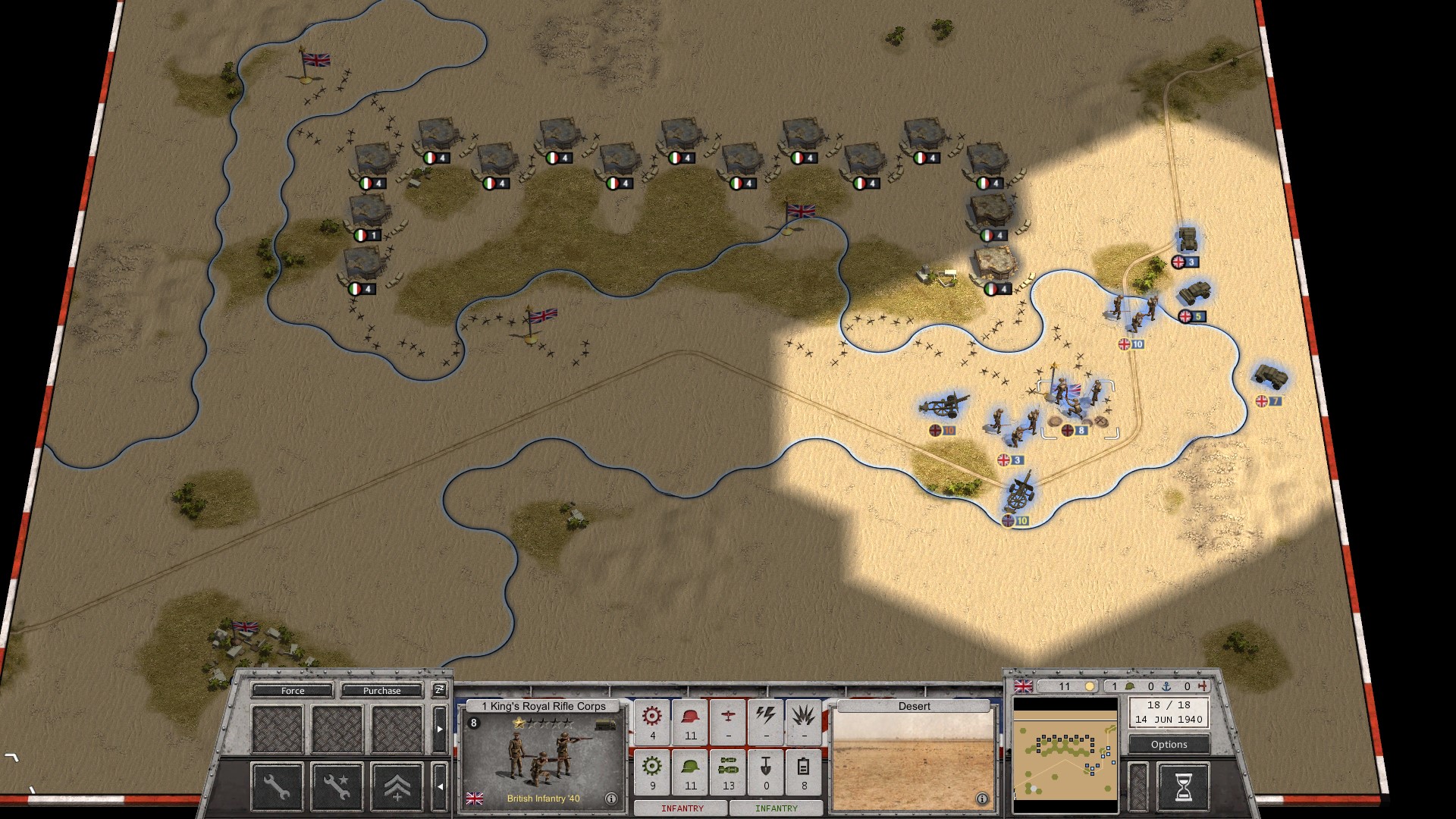The image size is (1456, 819).
Task: End turn with the hourglass button
Action: click(1183, 787)
